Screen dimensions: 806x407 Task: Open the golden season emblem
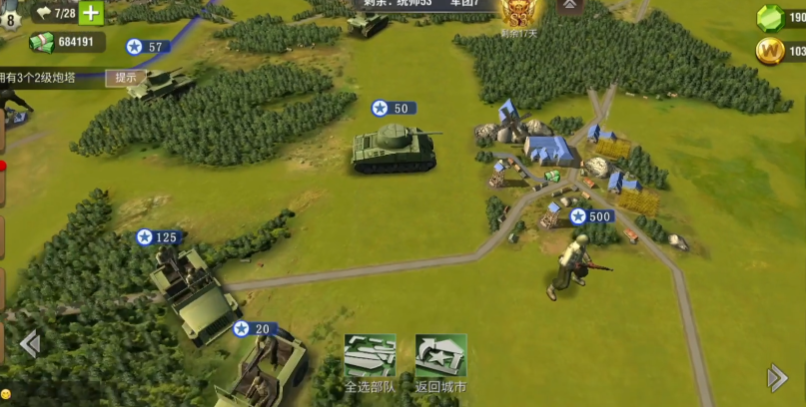[x=519, y=14]
